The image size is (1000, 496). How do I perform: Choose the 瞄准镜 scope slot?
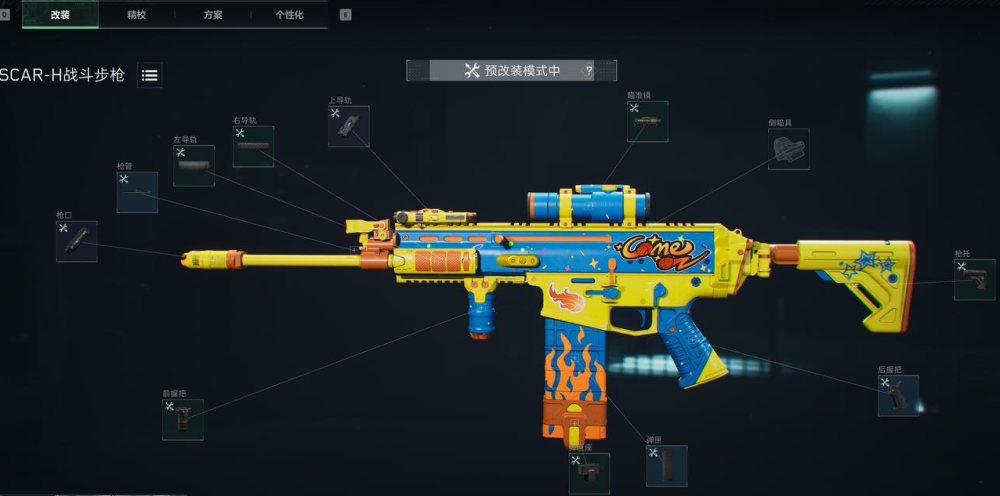[x=648, y=122]
